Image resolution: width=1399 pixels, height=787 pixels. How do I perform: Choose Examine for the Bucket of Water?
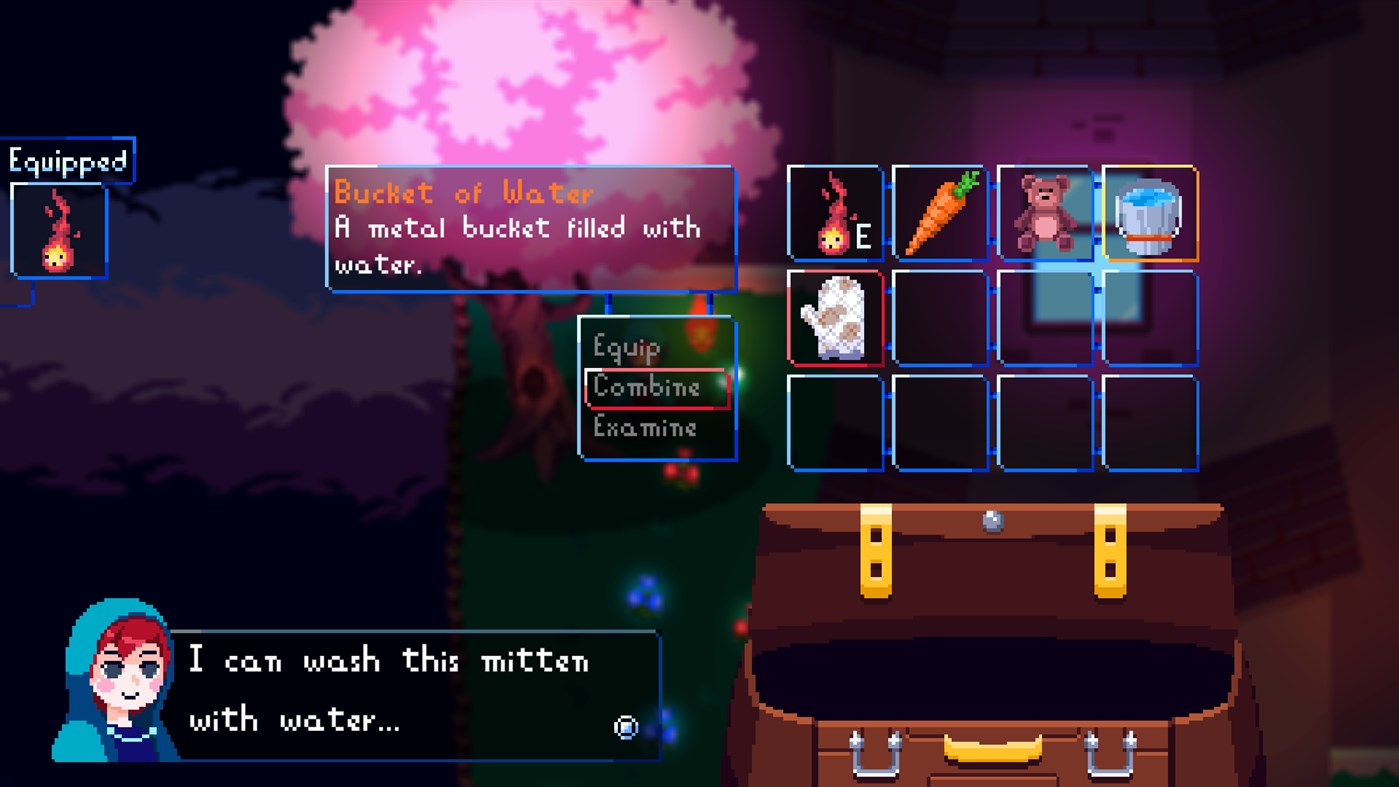tap(644, 427)
